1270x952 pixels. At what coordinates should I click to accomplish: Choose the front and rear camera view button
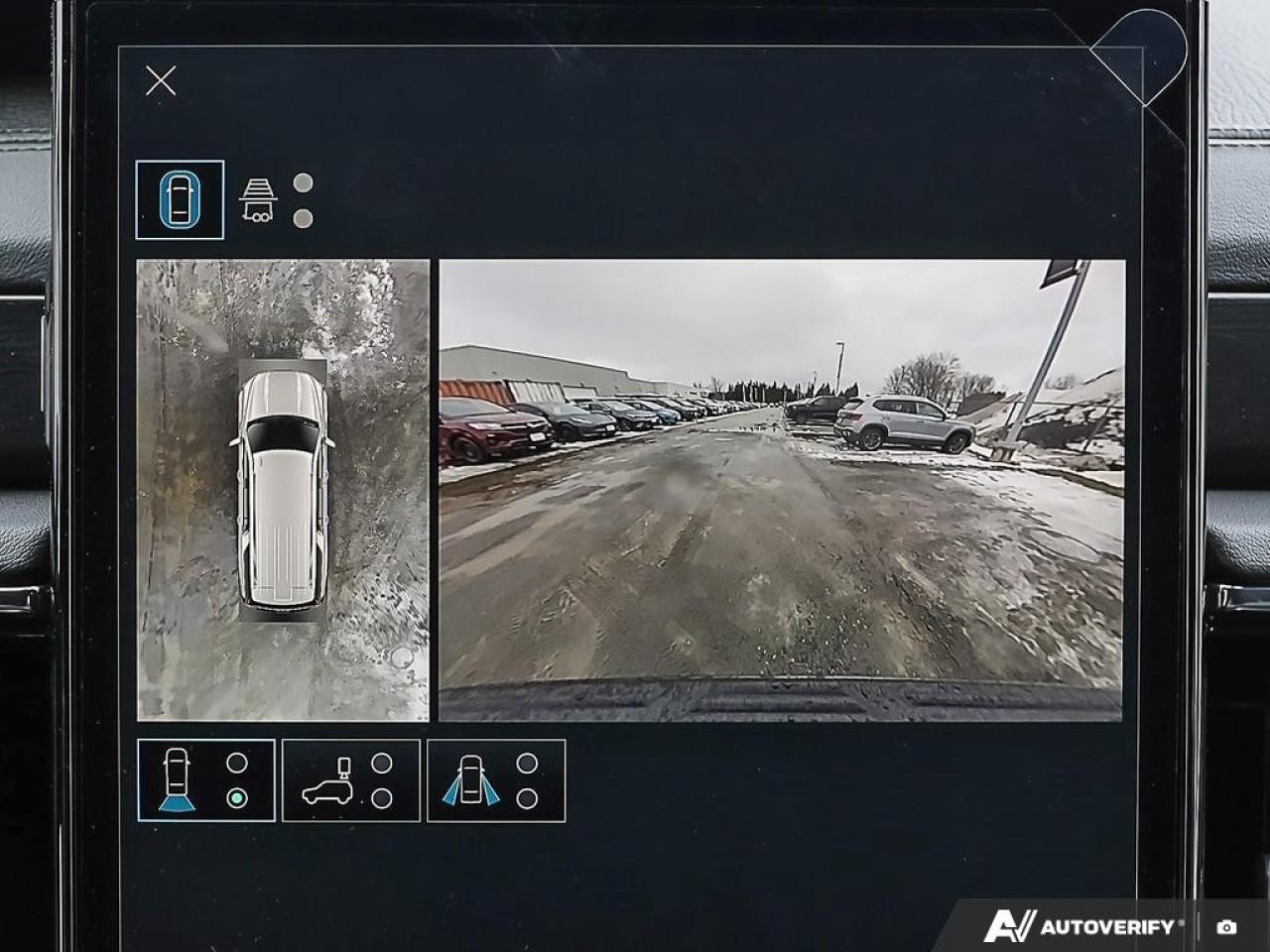pos(206,780)
